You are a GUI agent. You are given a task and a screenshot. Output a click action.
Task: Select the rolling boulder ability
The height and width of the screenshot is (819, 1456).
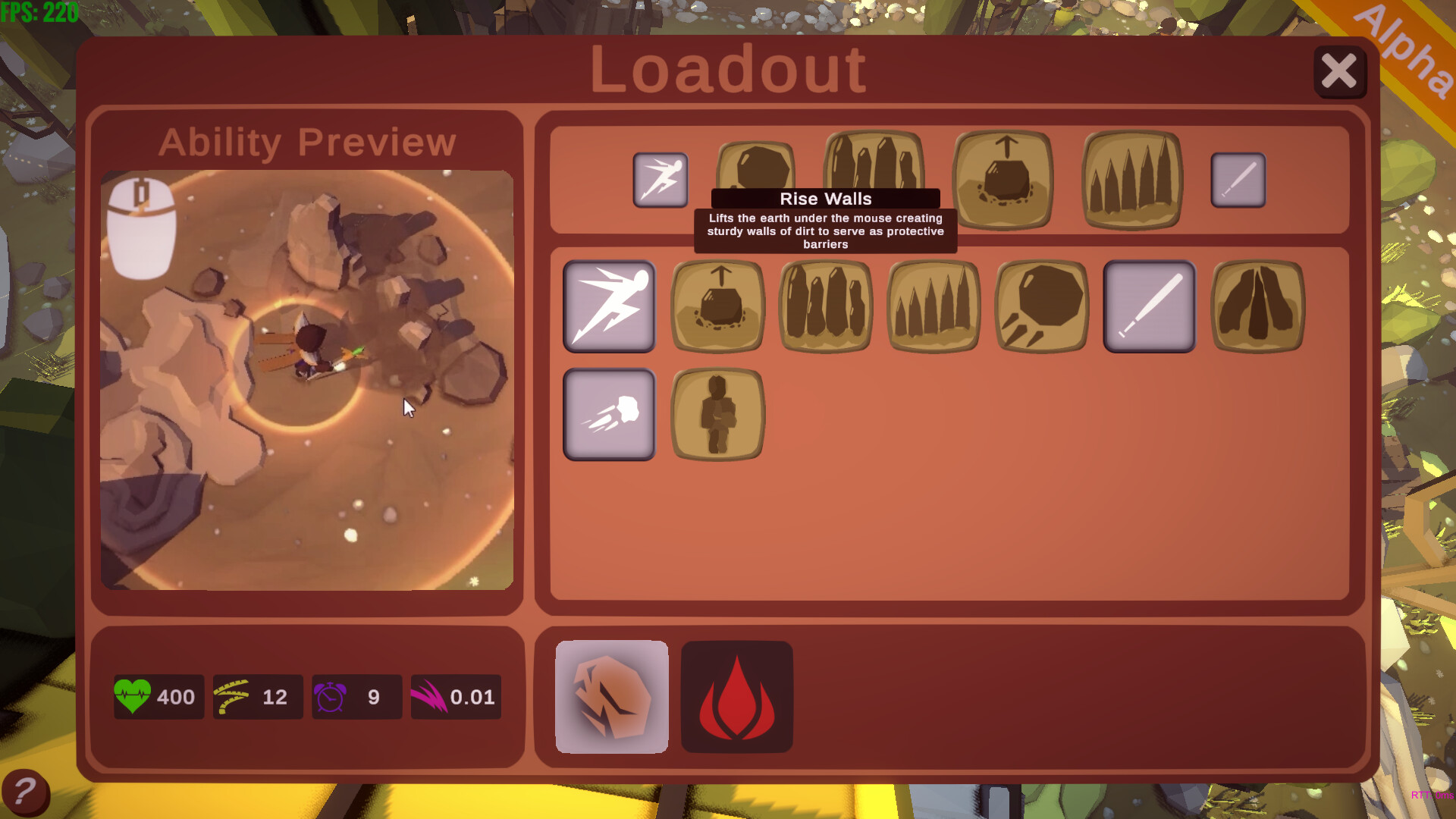(1041, 306)
